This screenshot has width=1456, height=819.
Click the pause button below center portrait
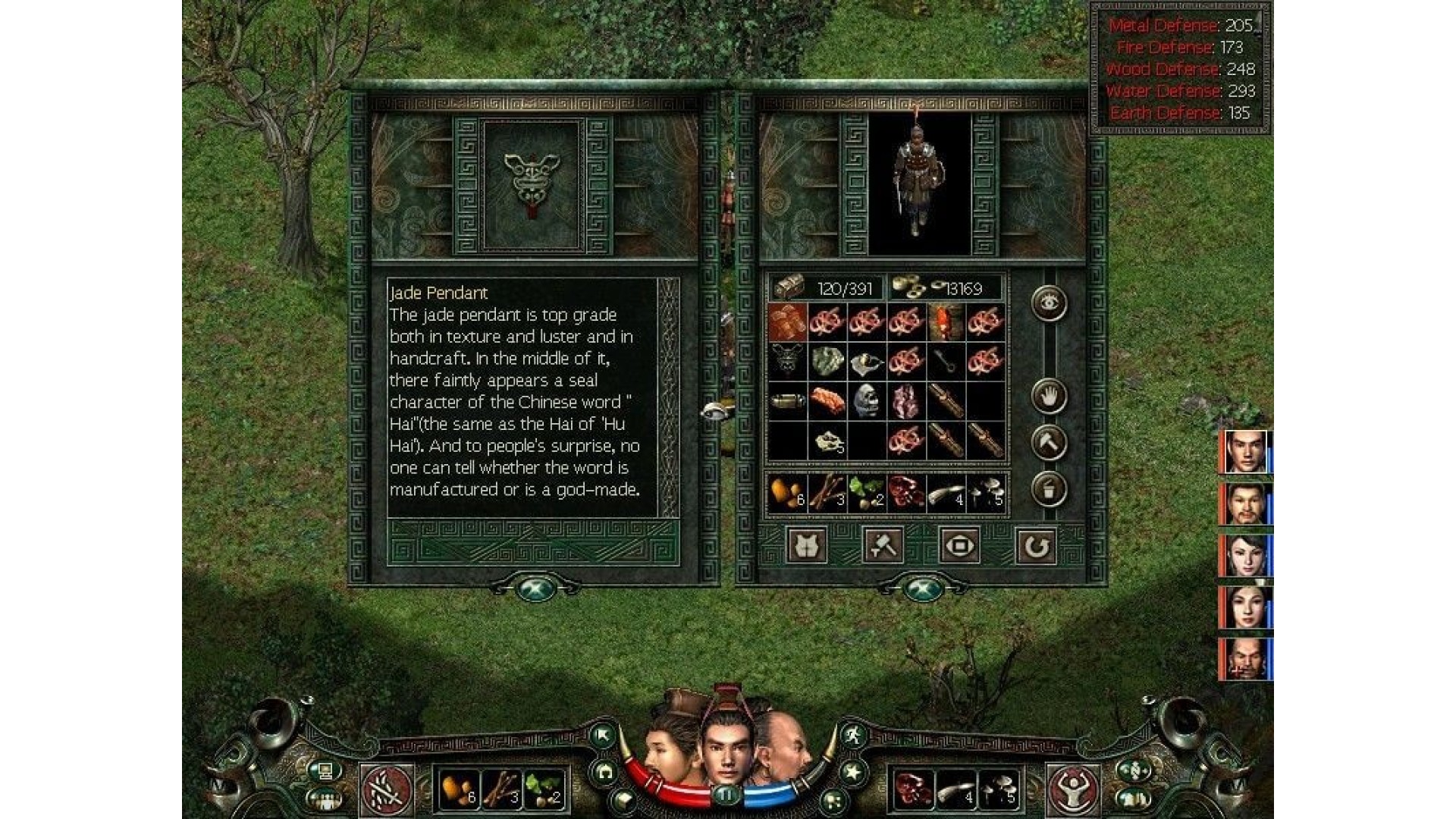(x=727, y=795)
